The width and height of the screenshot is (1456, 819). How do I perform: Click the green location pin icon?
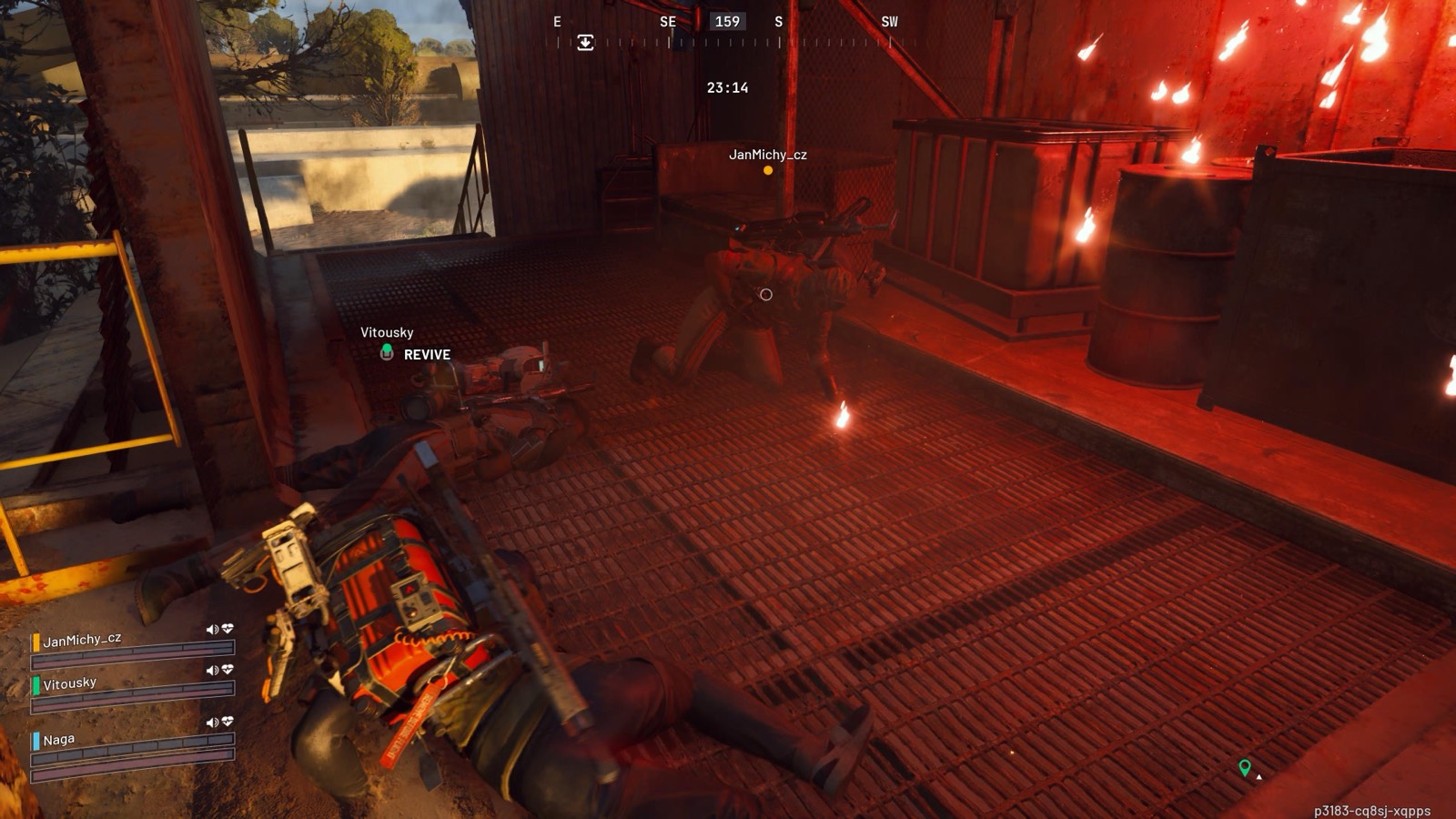pos(1244,767)
